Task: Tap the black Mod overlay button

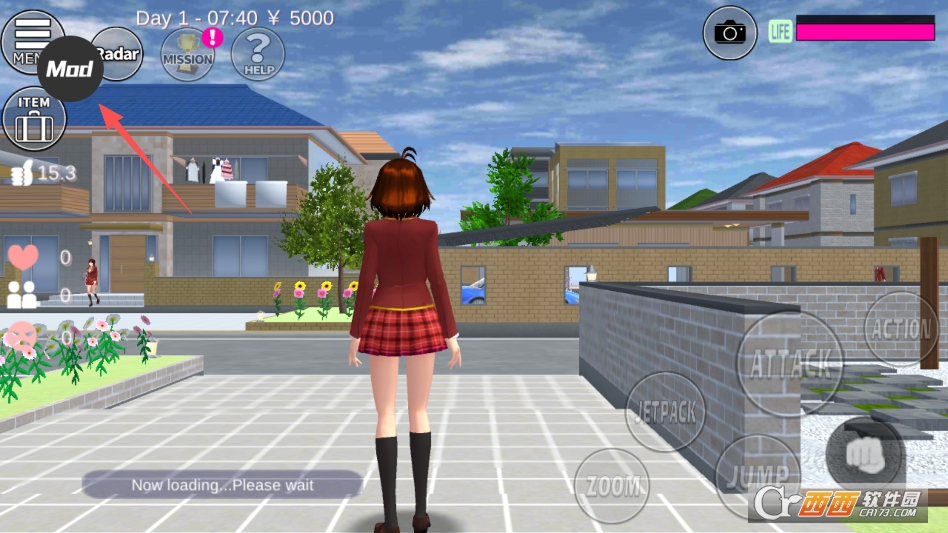Action: point(70,69)
